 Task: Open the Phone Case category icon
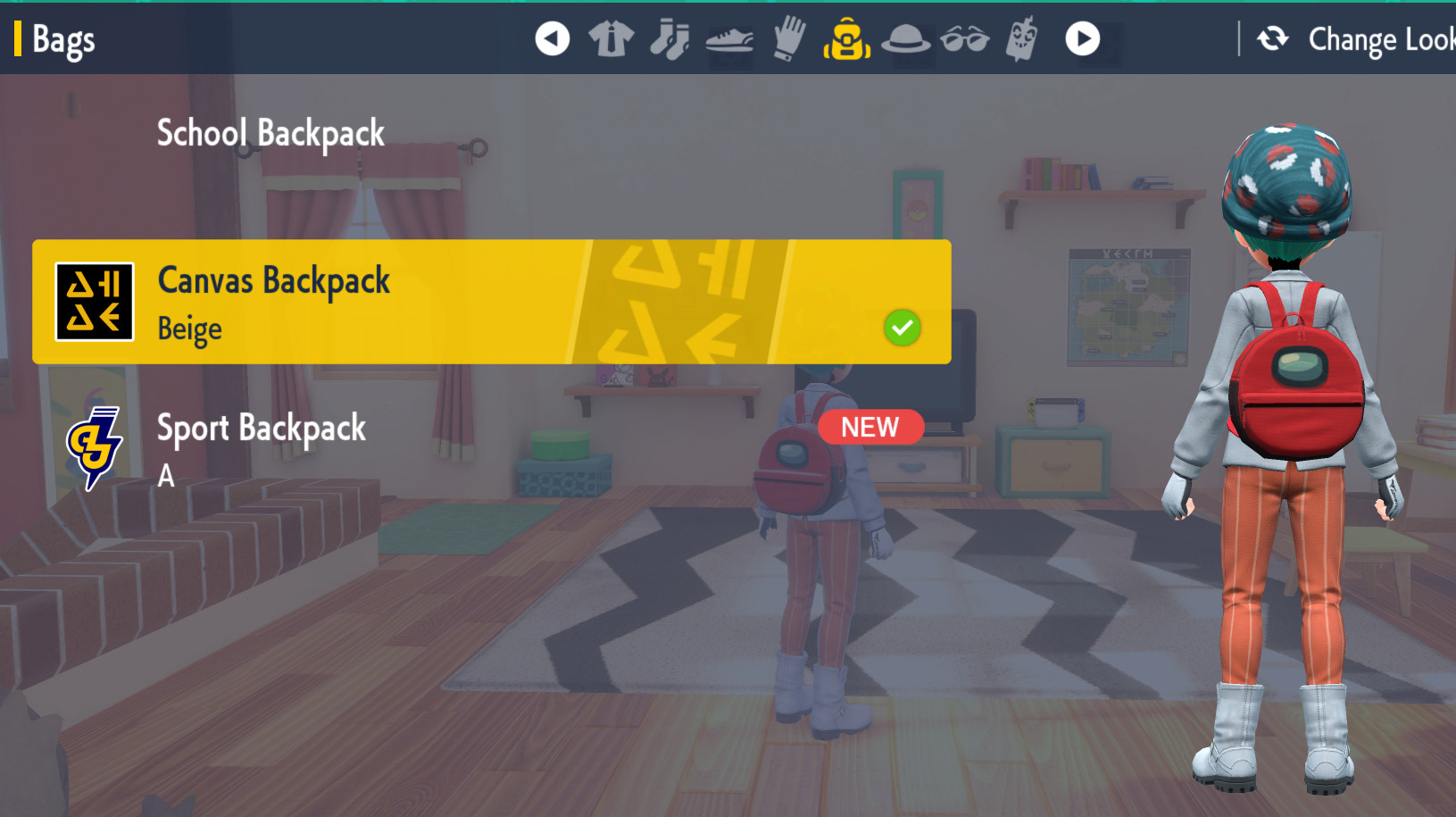click(1022, 38)
